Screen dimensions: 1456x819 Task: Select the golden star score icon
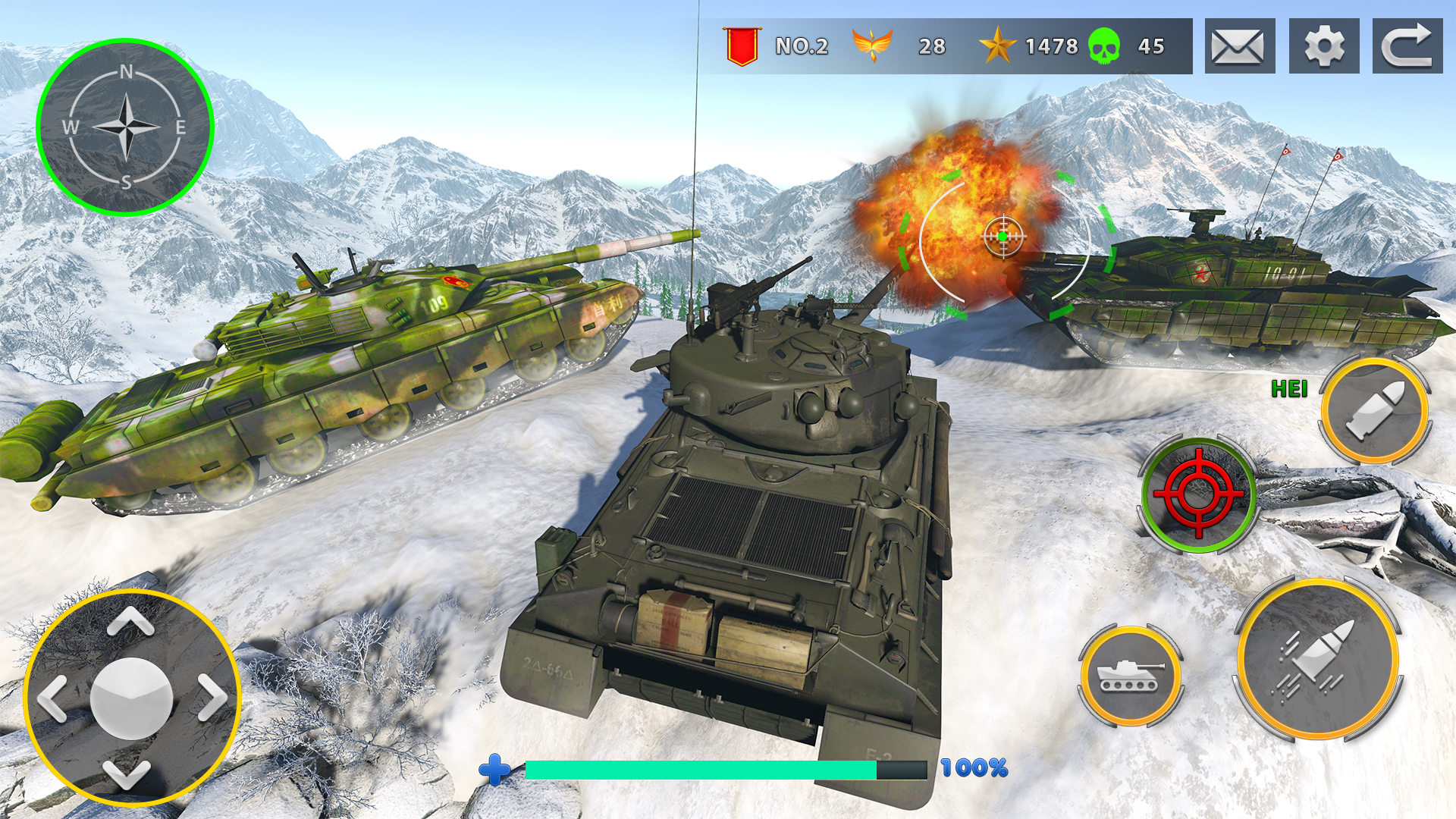point(997,46)
